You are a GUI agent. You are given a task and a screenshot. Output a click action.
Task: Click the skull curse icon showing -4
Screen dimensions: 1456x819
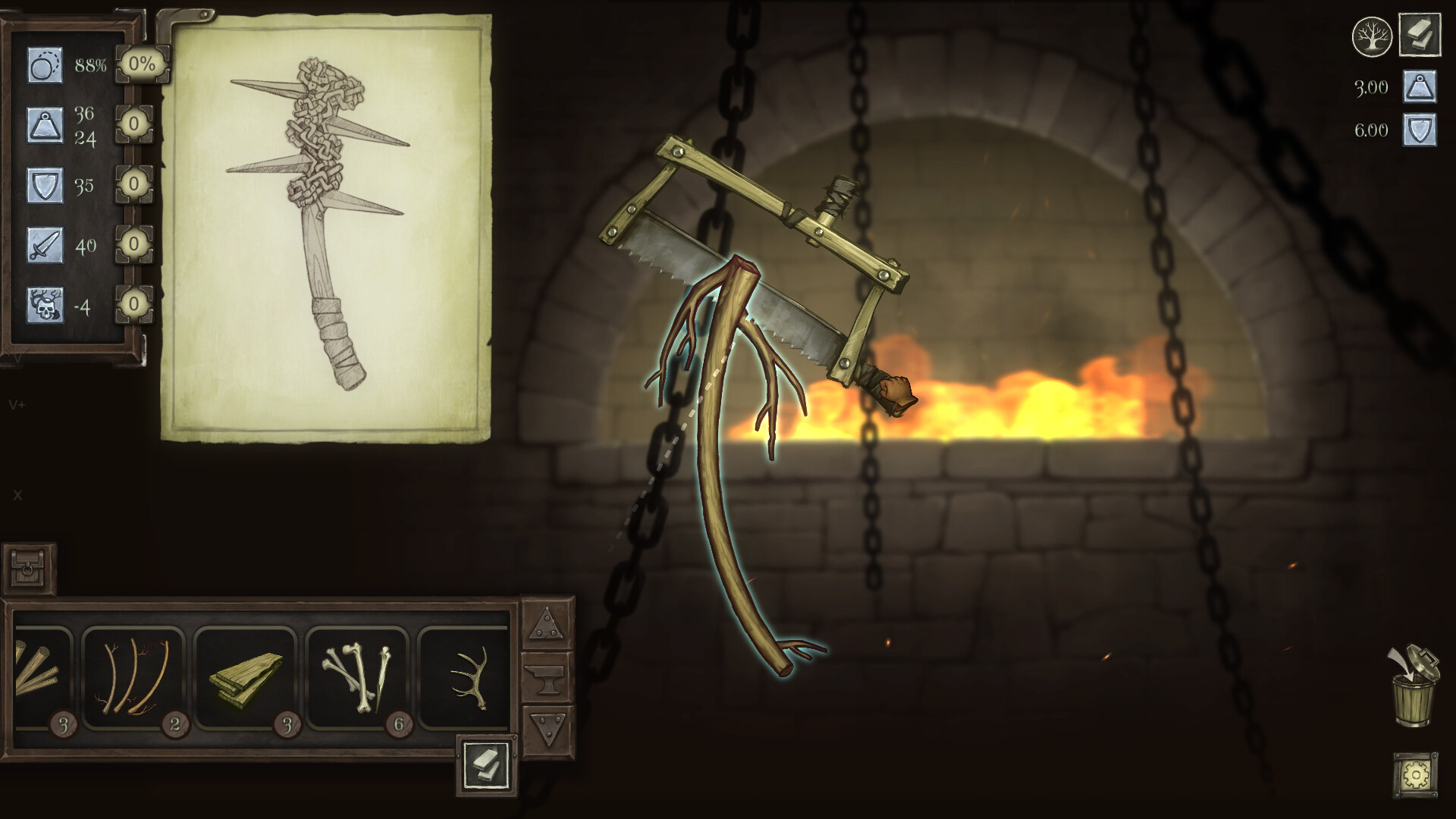44,305
